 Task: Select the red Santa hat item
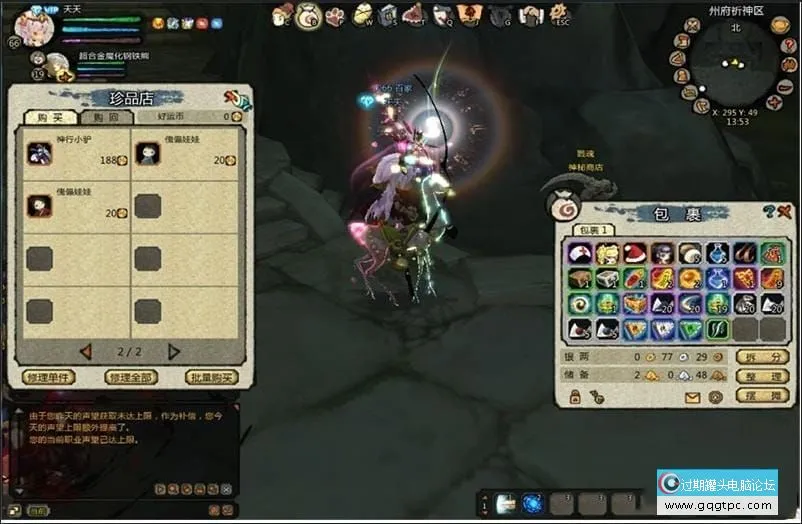point(634,254)
